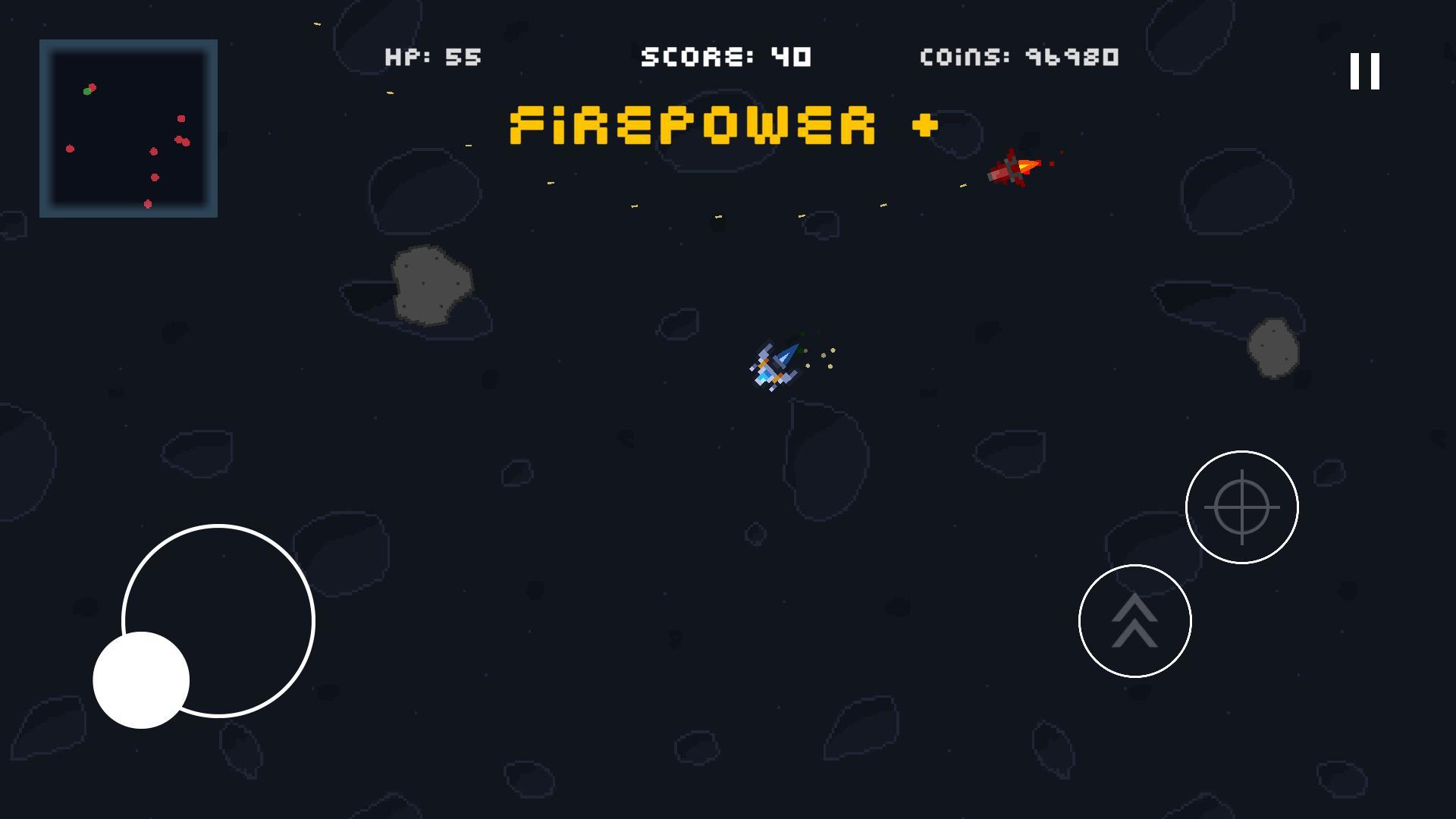Tap the green player dot on minimap

[x=86, y=92]
